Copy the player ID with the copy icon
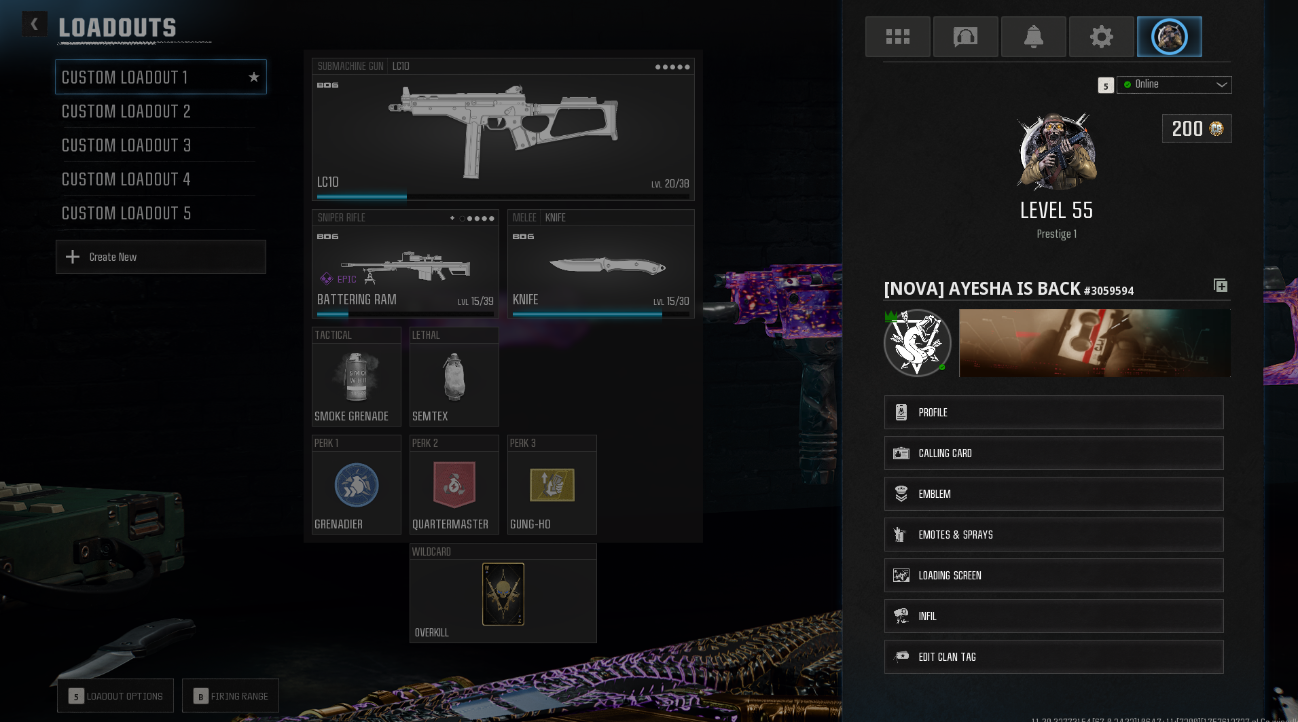This screenshot has width=1298, height=722. point(1220,285)
